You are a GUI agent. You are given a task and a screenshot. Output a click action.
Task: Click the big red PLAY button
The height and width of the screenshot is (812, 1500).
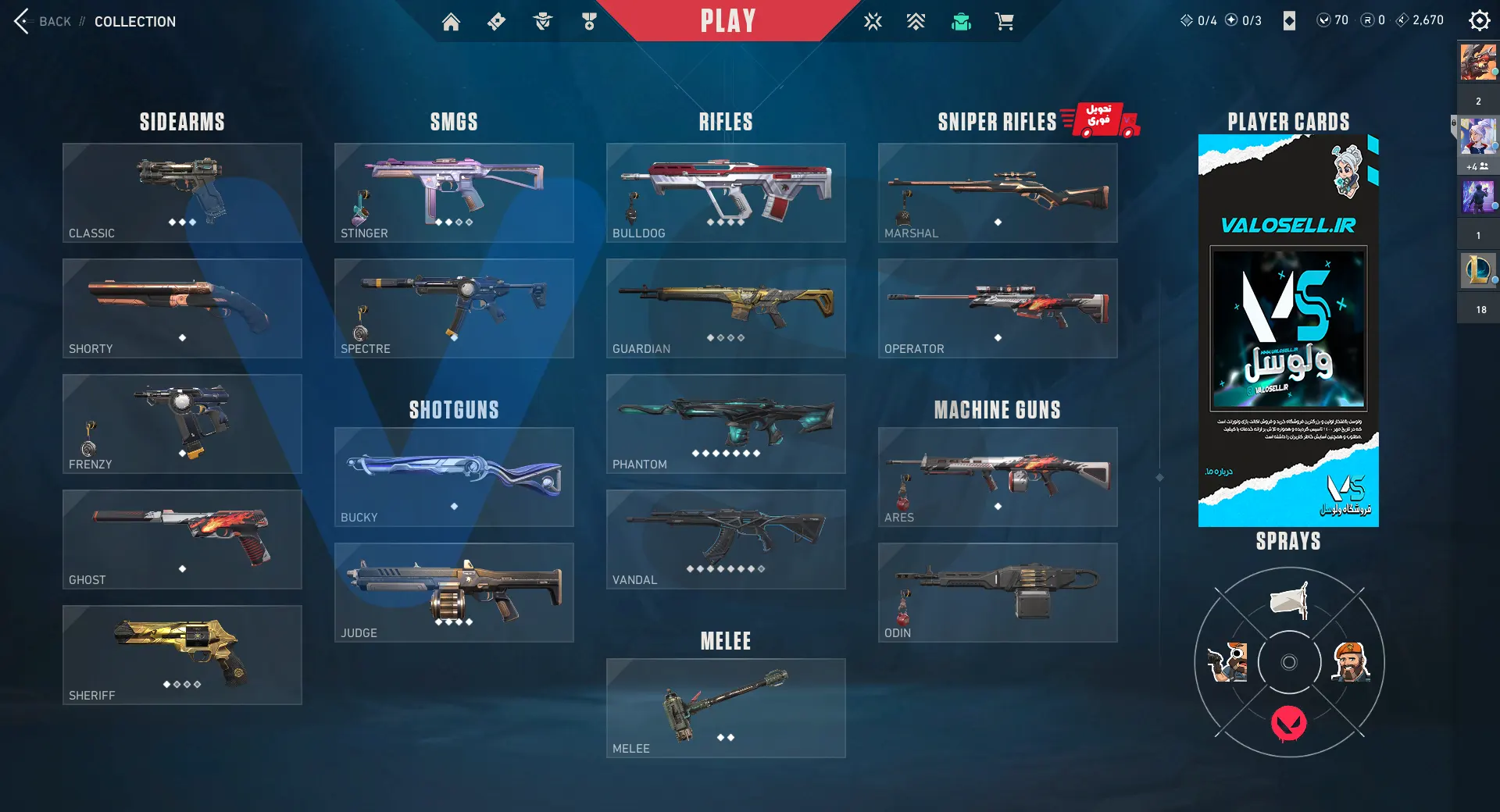tap(727, 21)
